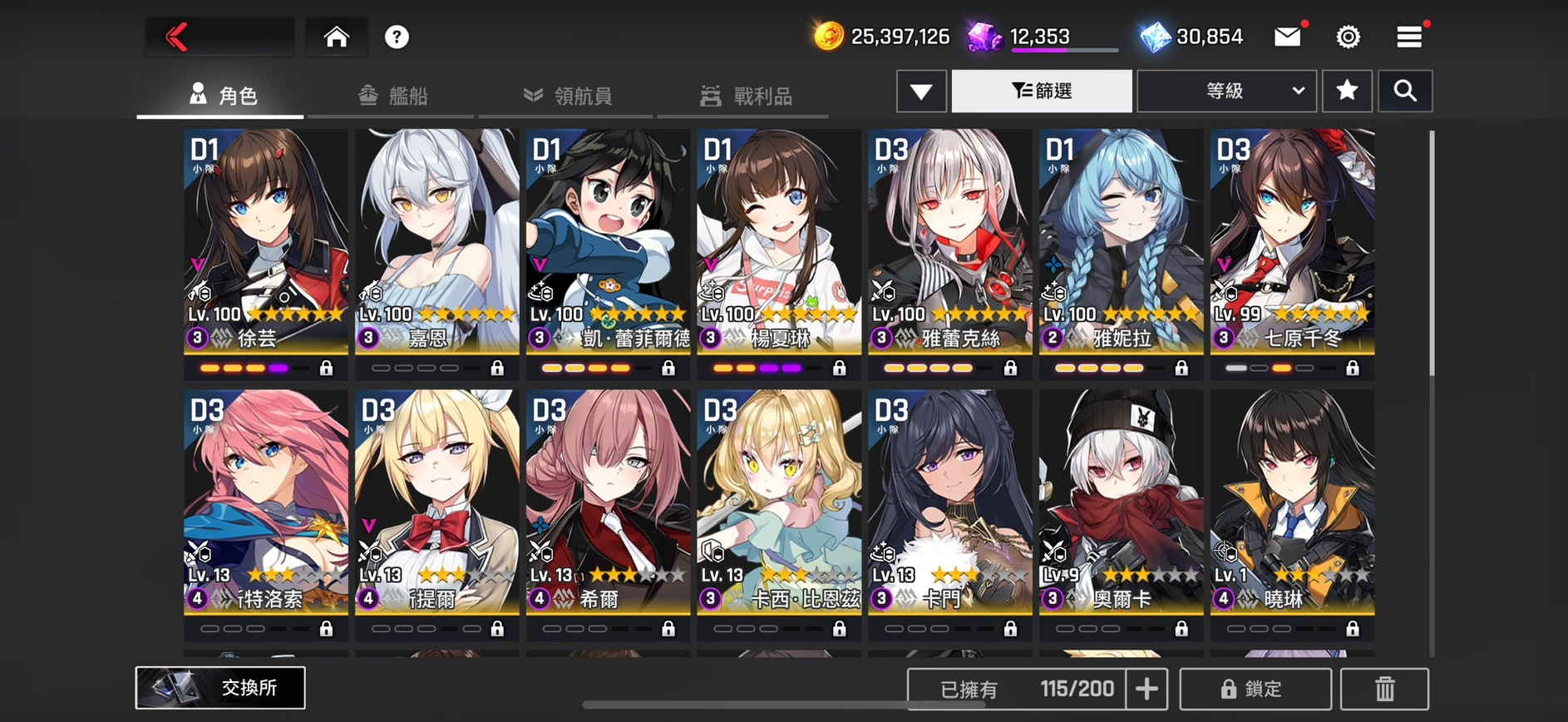Open the home screen
Viewport: 1568px width, 722px height.
pos(336,37)
